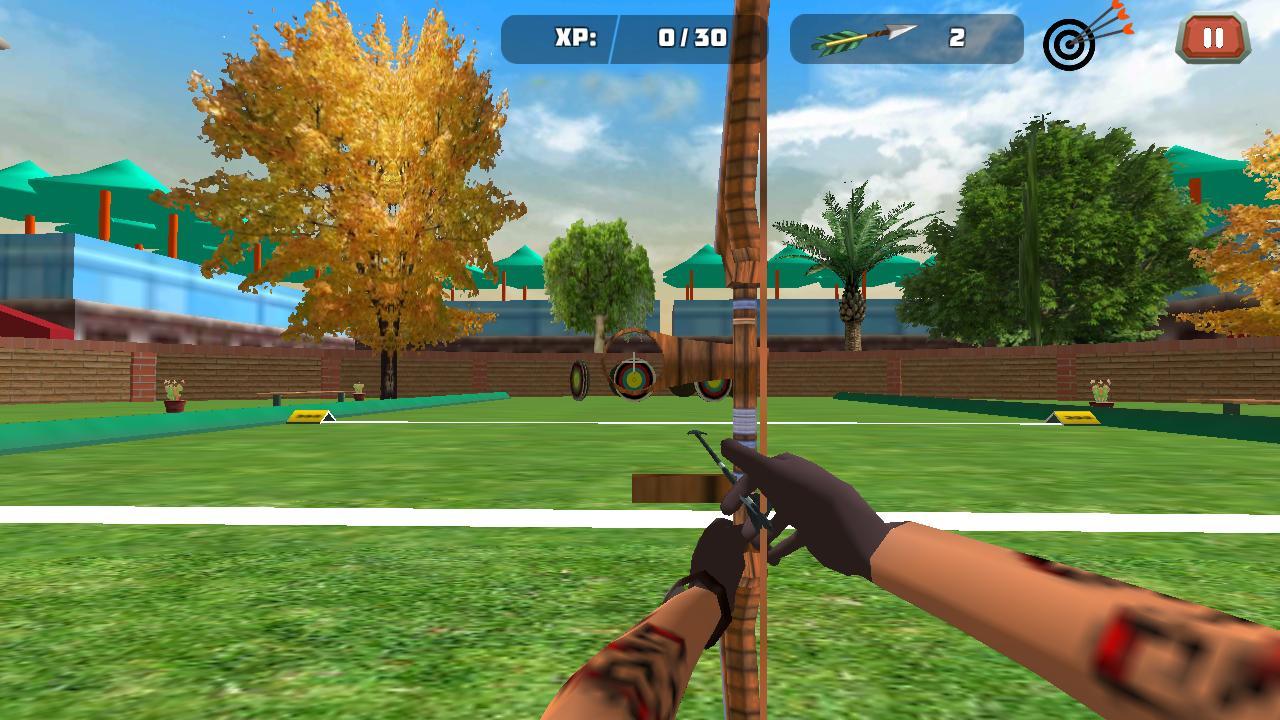
Task: Tap the central bullseye target downrange
Action: [x=634, y=377]
